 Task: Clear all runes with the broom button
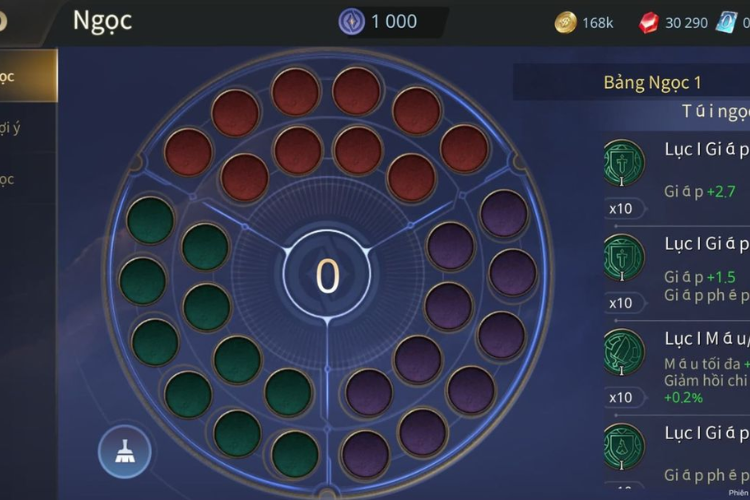125,452
